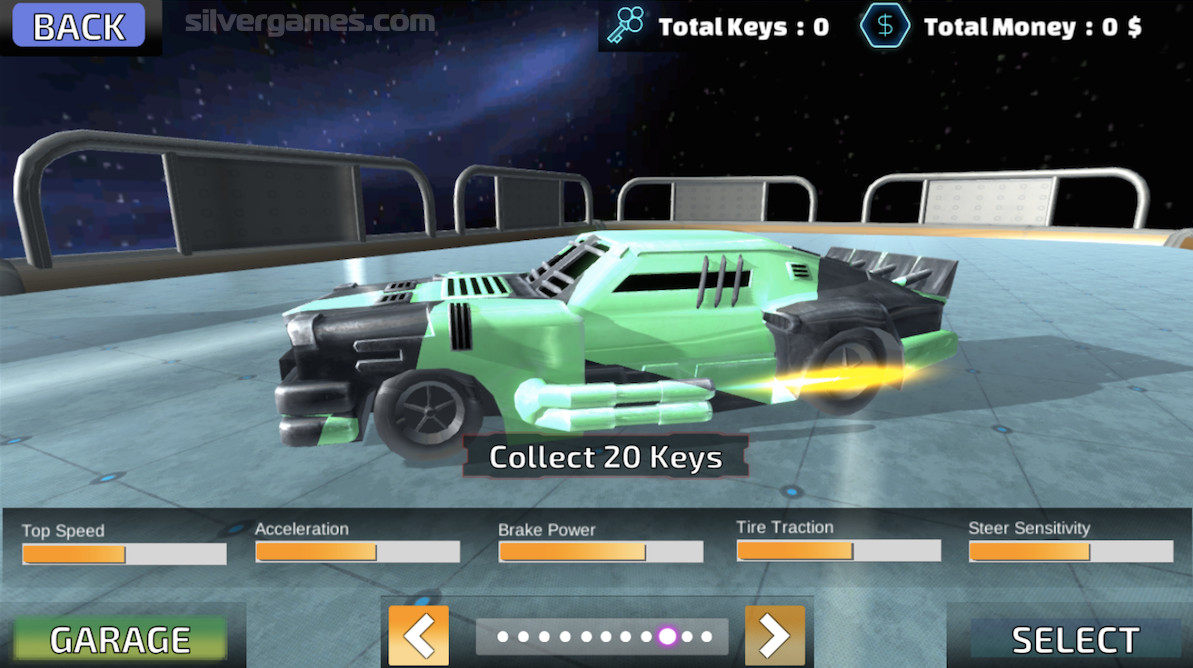Open the GARAGE
This screenshot has height=668, width=1193.
pos(120,639)
